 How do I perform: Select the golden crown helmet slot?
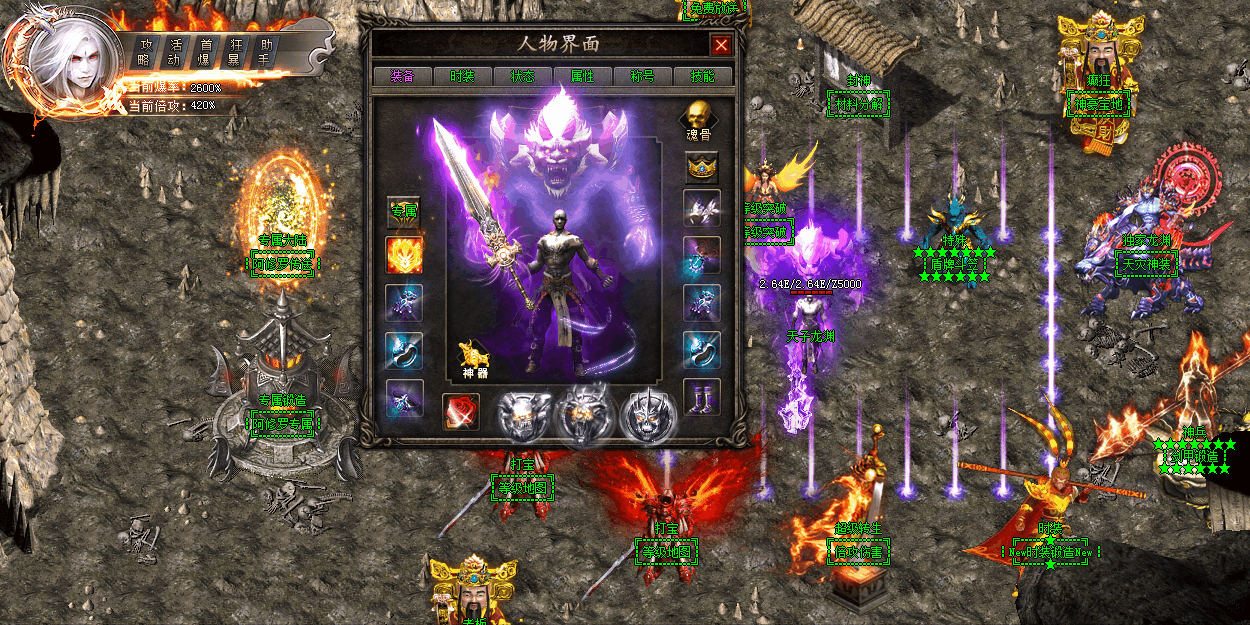[x=701, y=166]
